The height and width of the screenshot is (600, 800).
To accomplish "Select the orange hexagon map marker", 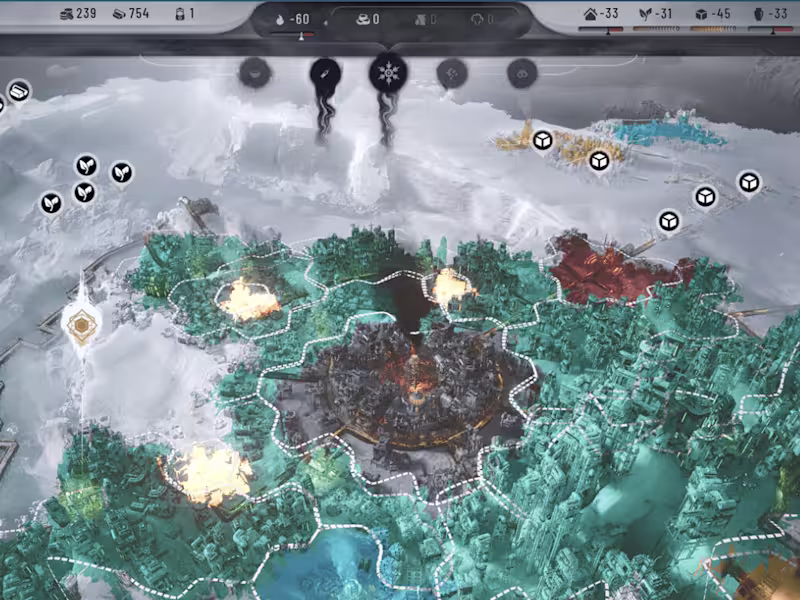I will pos(80,322).
